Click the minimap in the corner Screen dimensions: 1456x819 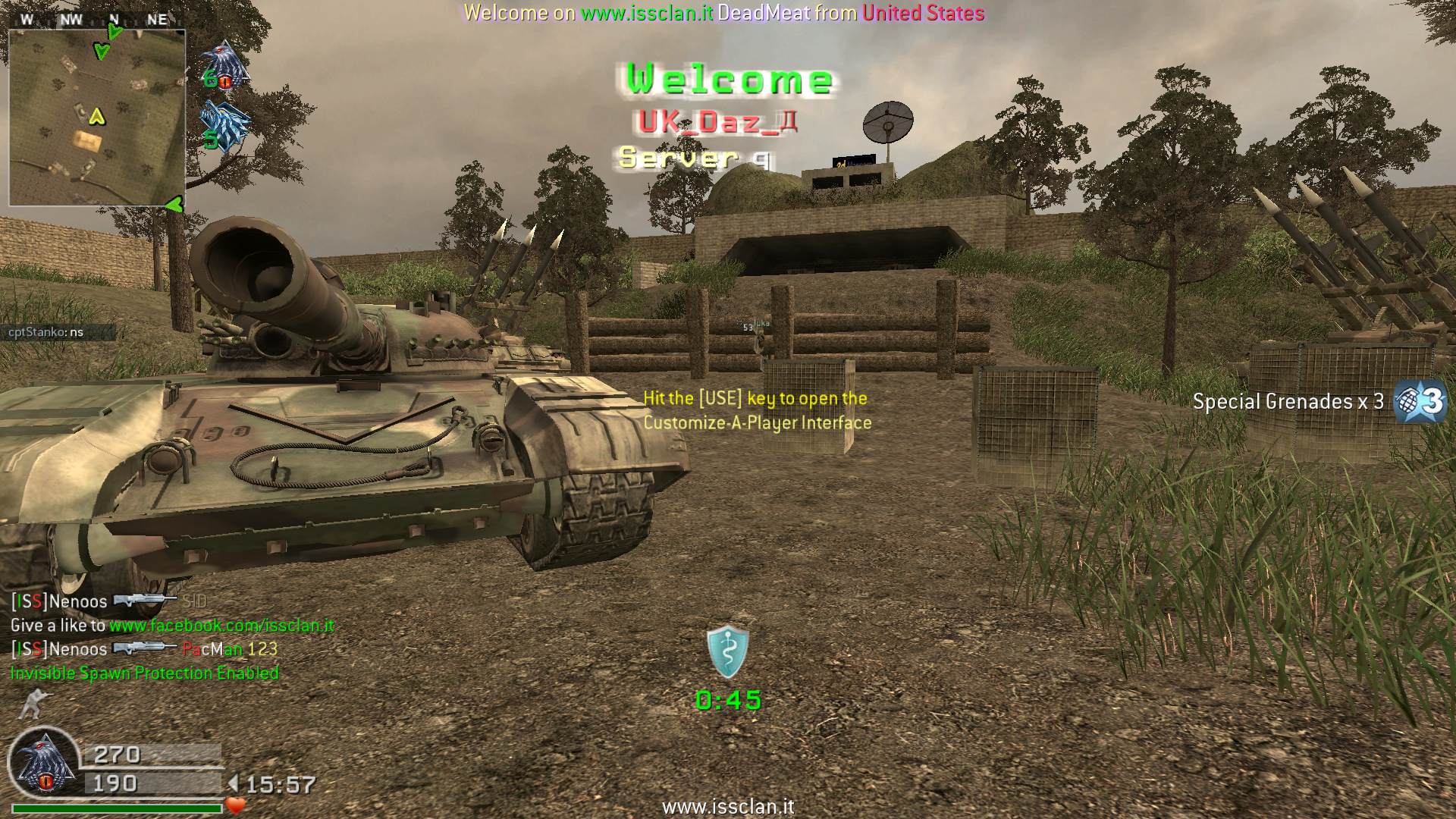click(x=97, y=118)
